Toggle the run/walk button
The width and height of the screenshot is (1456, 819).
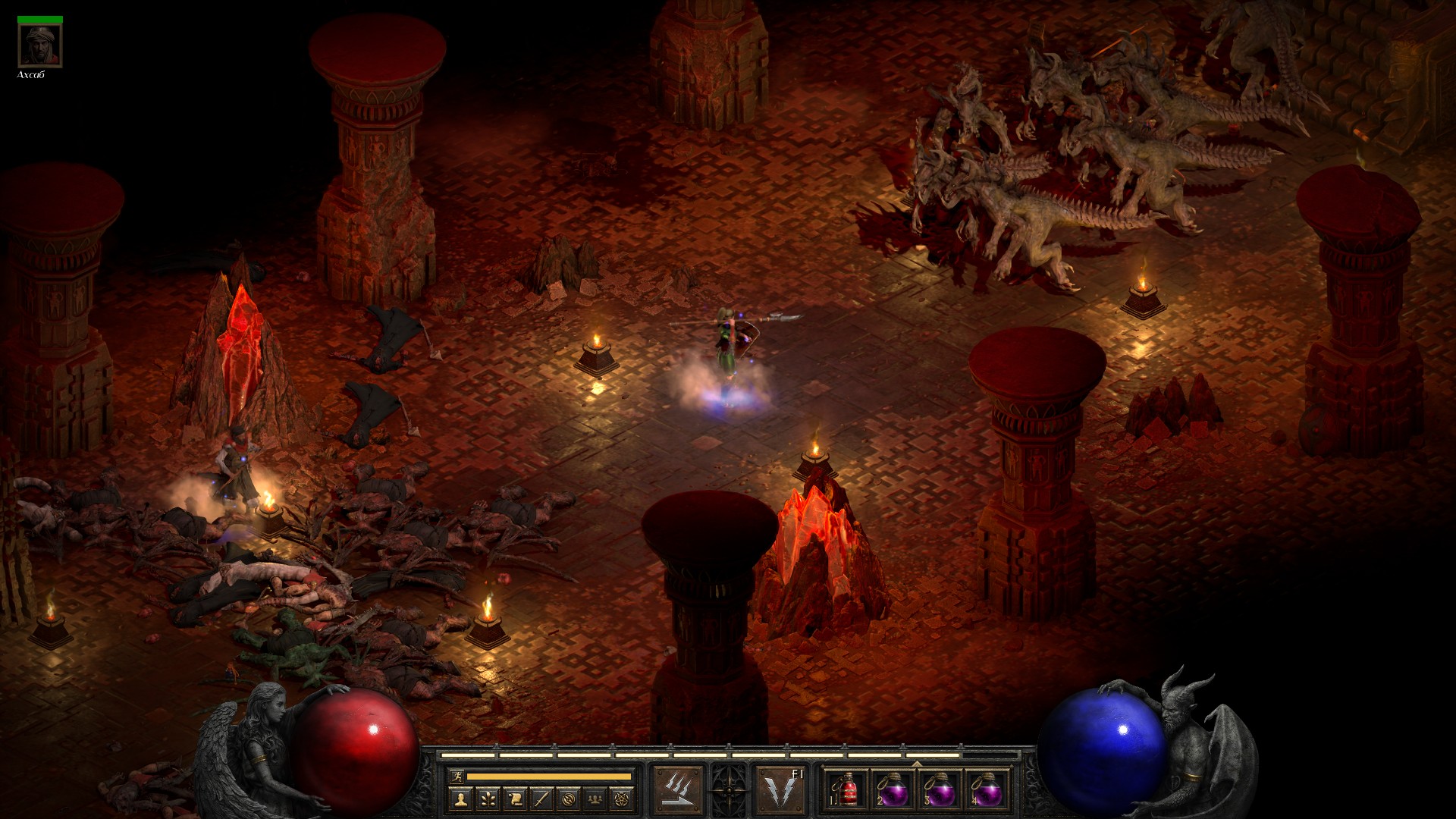click(455, 776)
